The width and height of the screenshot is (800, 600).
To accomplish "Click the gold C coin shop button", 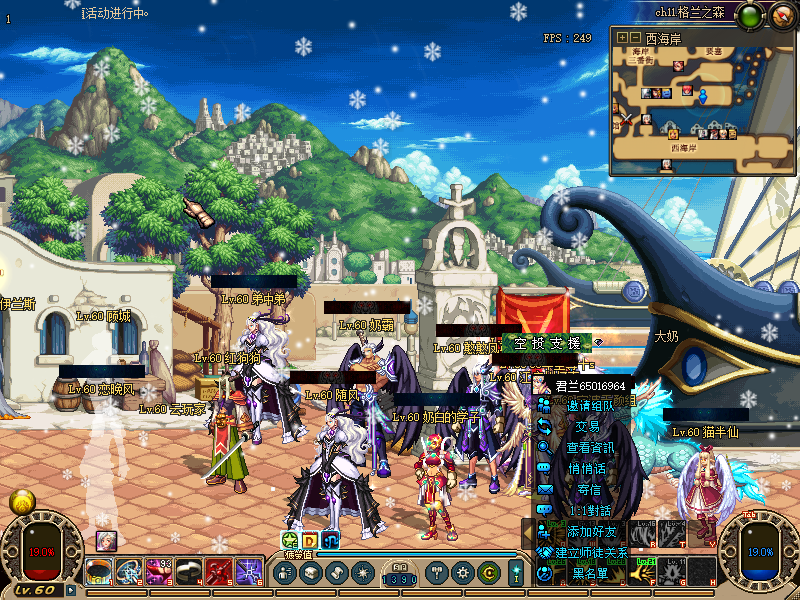I will pos(488,573).
